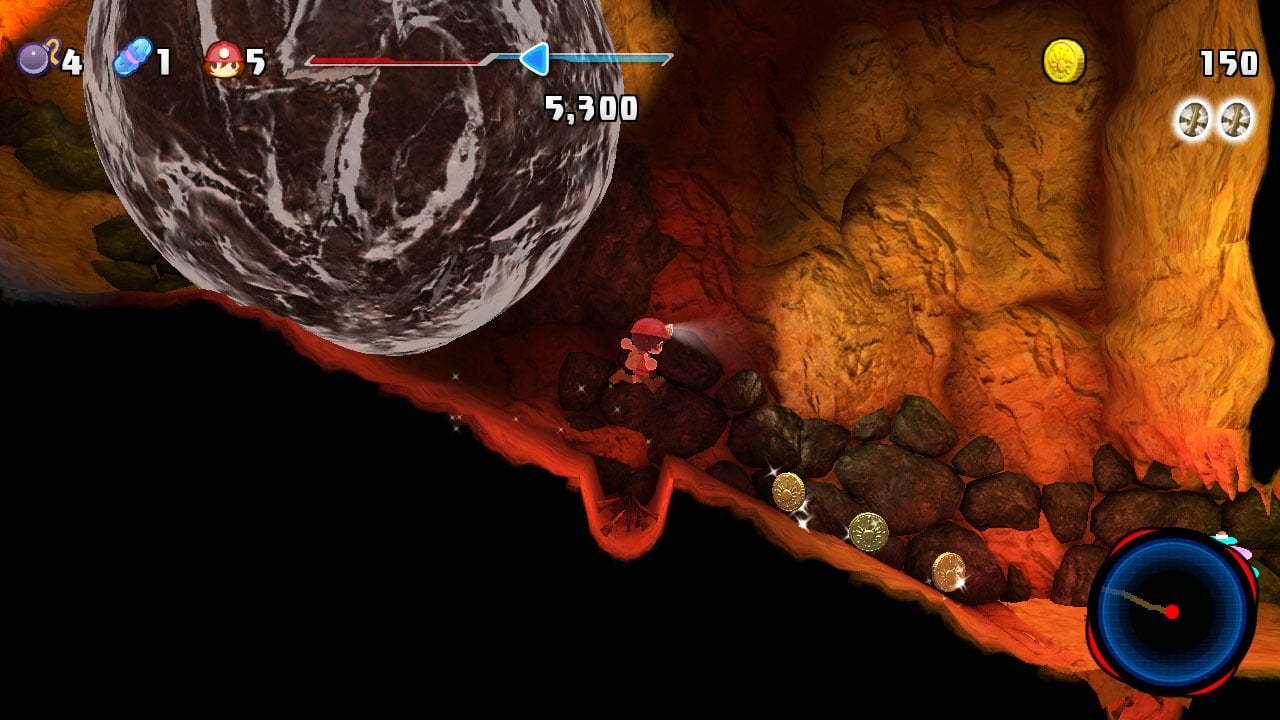Select the blue flare capsule icon
Screen dimensions: 1280x720
click(132, 58)
